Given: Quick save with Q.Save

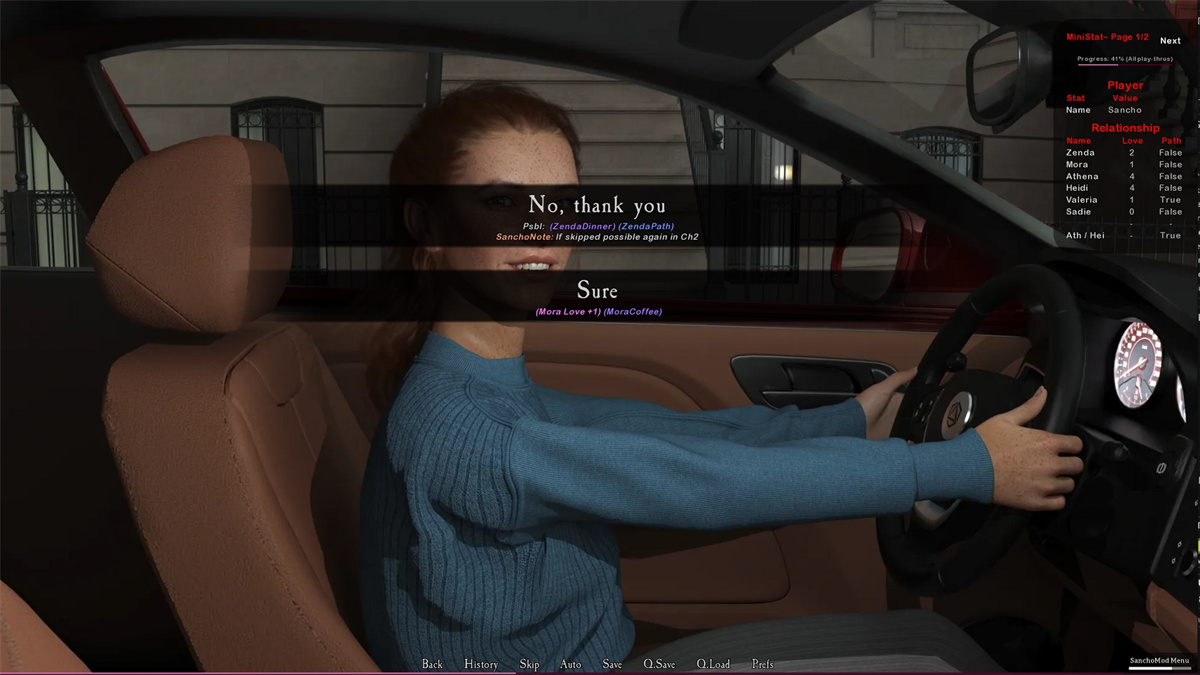Looking at the screenshot, I should (659, 664).
